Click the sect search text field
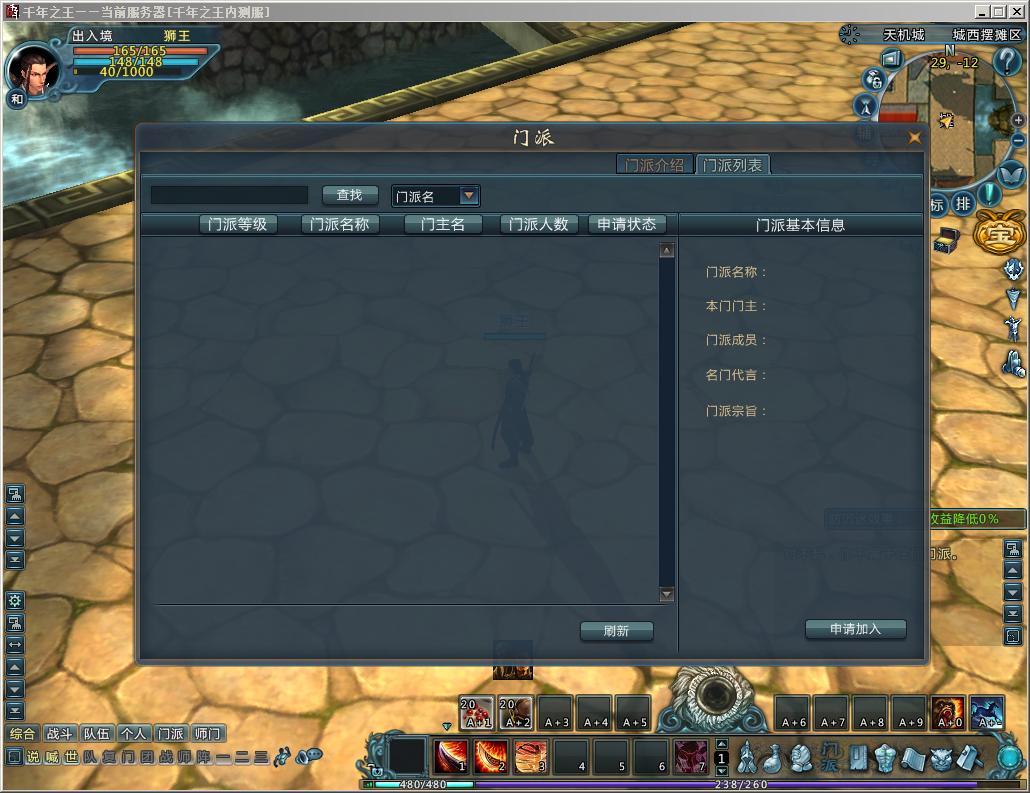Screen dimensions: 1030x793 [x=229, y=195]
